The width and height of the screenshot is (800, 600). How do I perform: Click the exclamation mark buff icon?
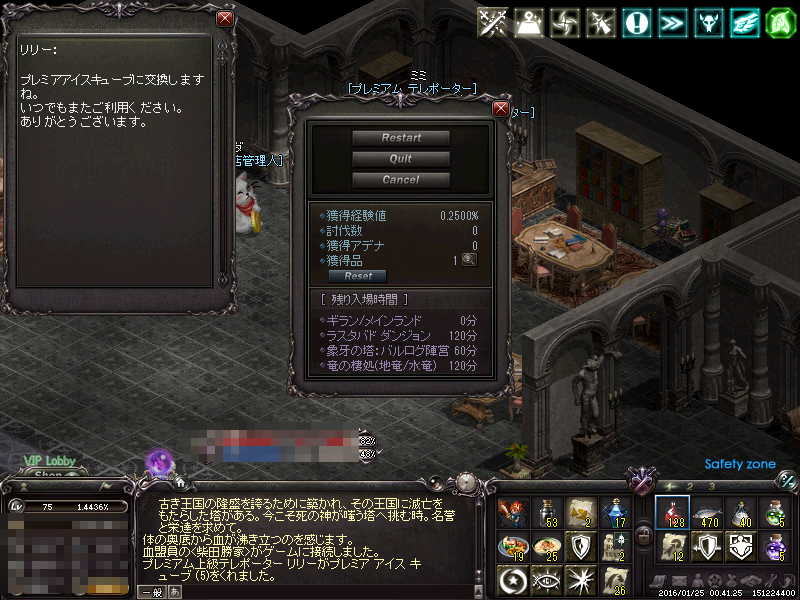click(x=636, y=22)
